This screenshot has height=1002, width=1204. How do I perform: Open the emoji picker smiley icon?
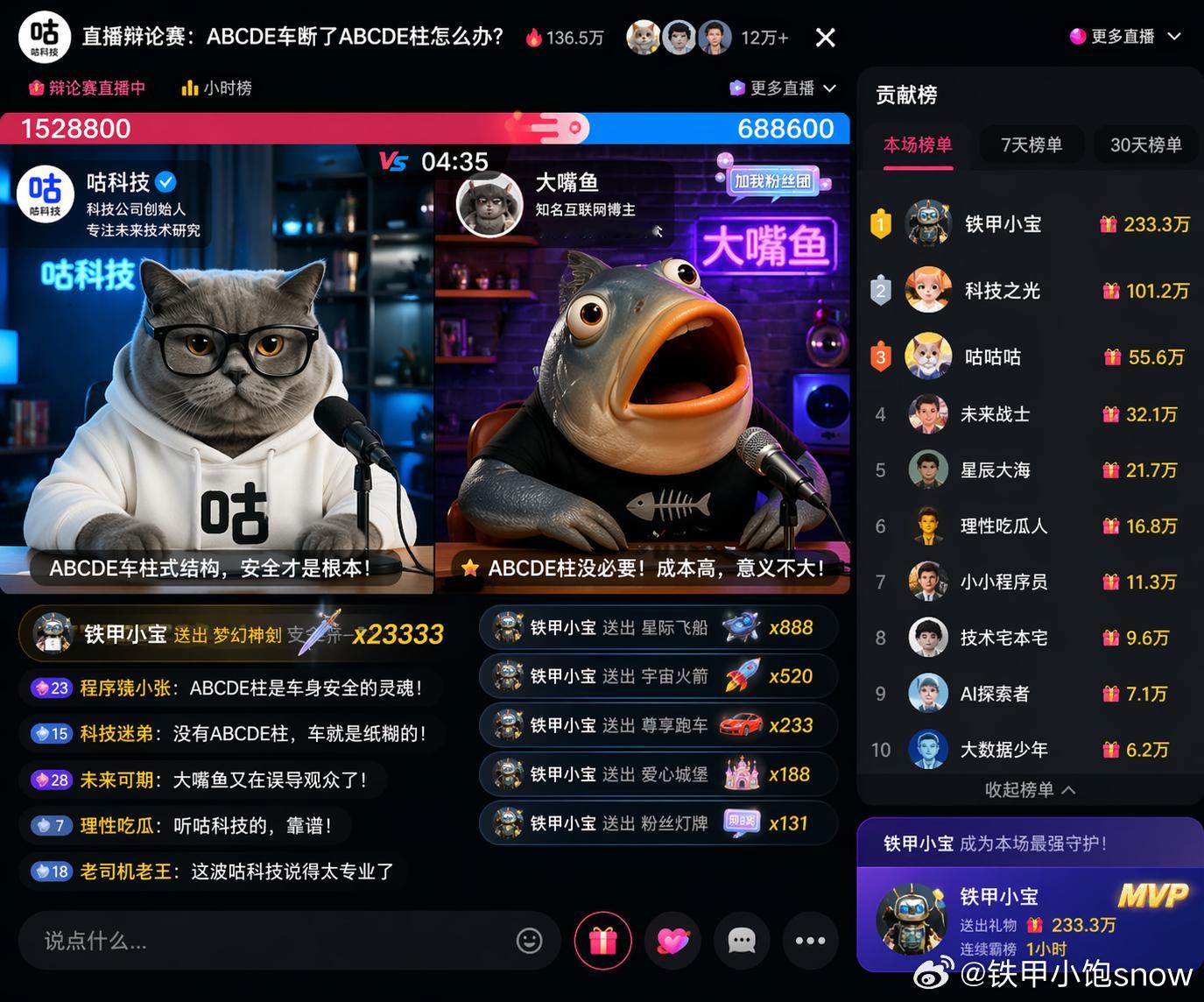(529, 940)
